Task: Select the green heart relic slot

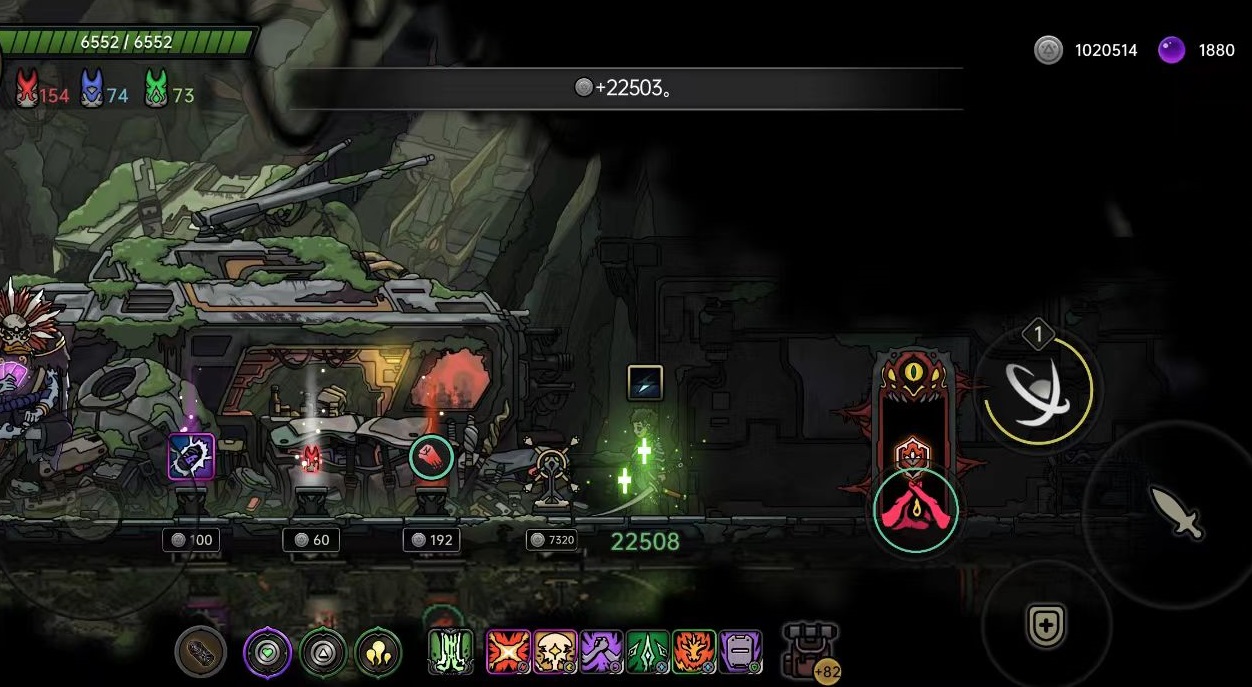Action: pos(268,653)
